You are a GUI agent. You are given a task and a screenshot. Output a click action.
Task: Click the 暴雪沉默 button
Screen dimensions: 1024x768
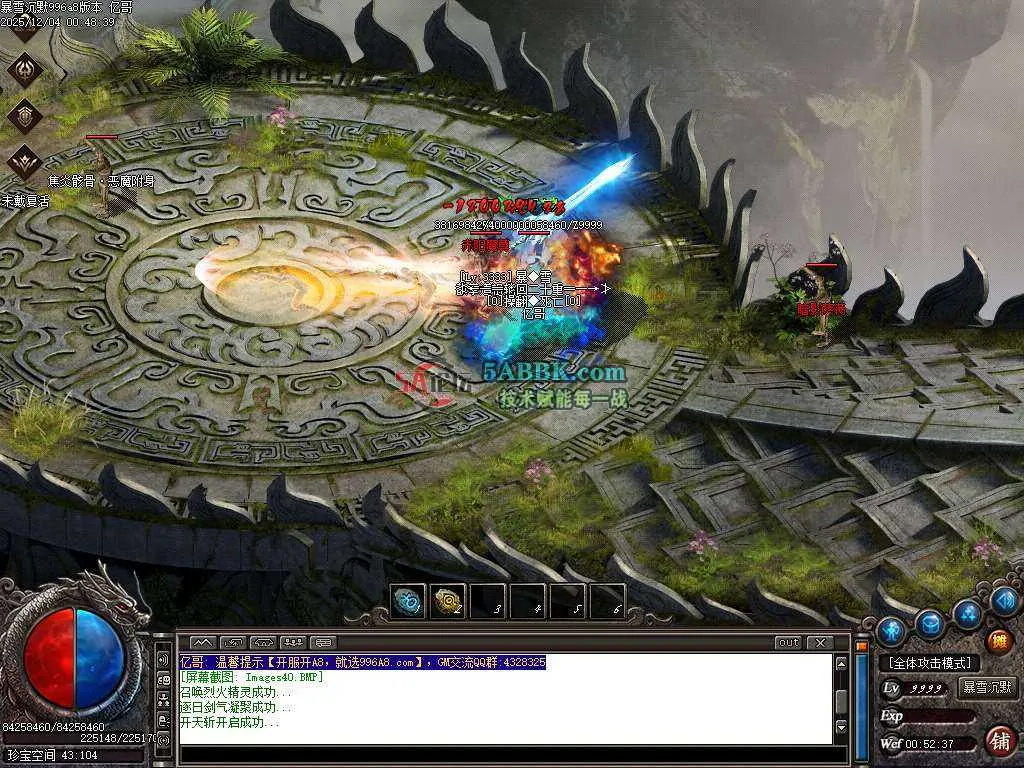[987, 688]
